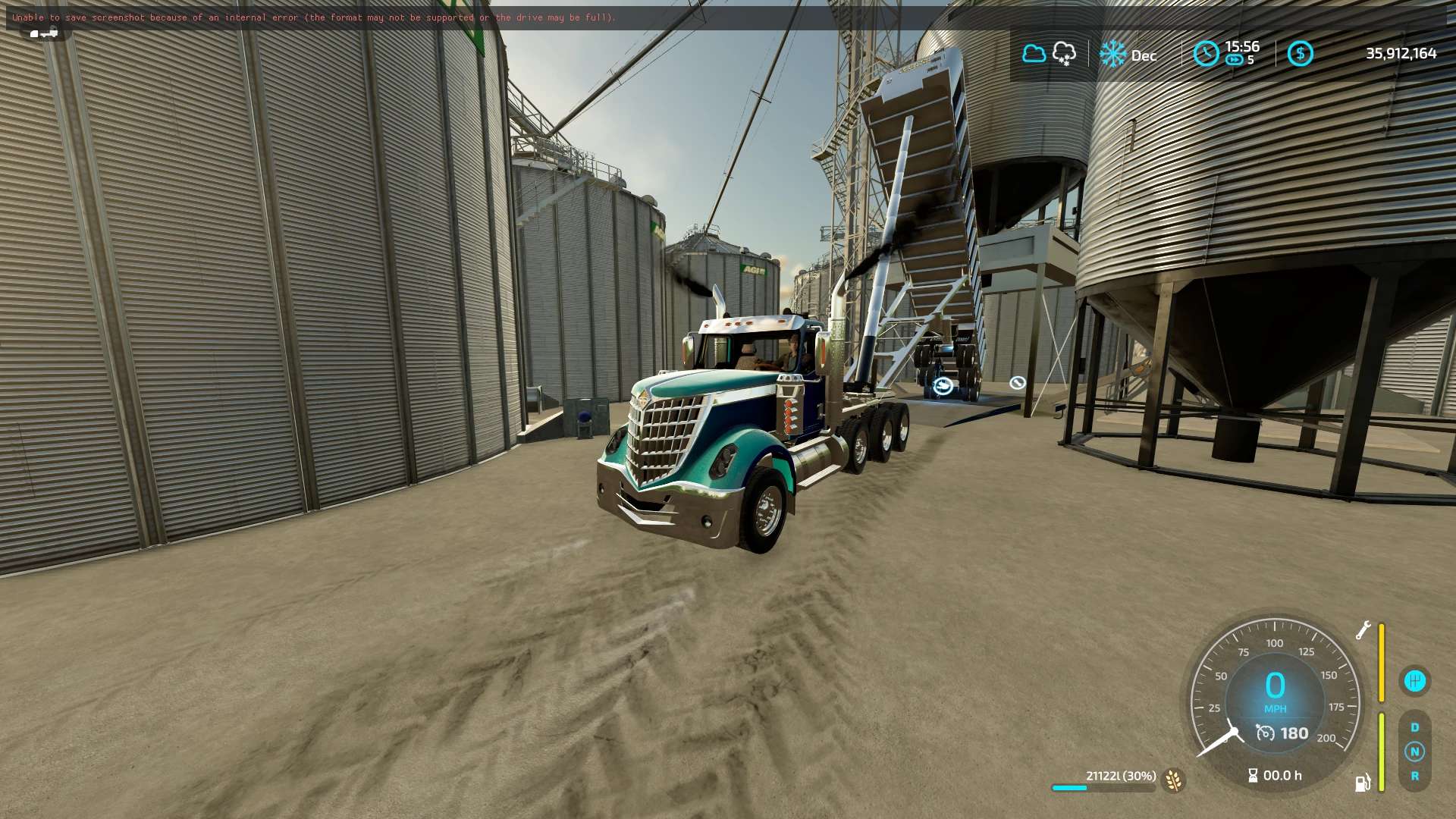
Task: Toggle the gear shift icon beside the speedometer
Action: [x=1414, y=680]
